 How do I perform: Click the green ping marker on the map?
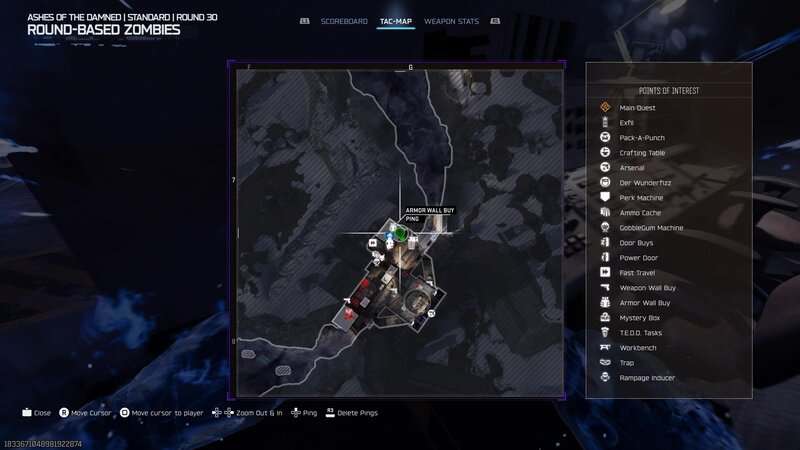[x=401, y=234]
